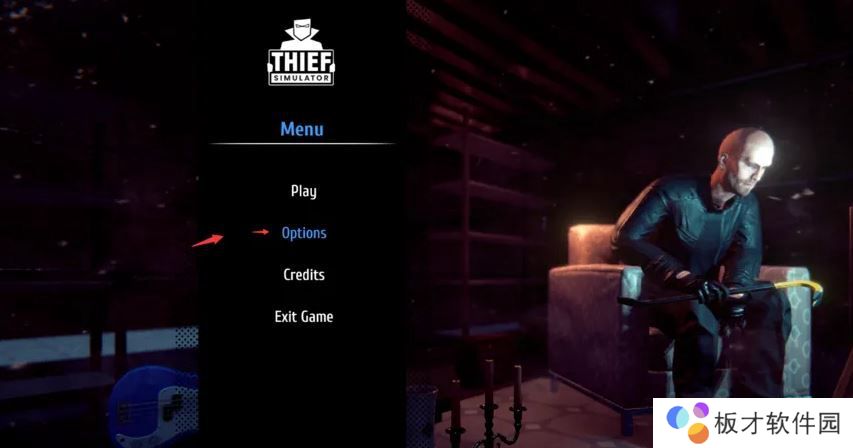Choose Exit Game
The width and height of the screenshot is (853, 448).
coord(303,317)
